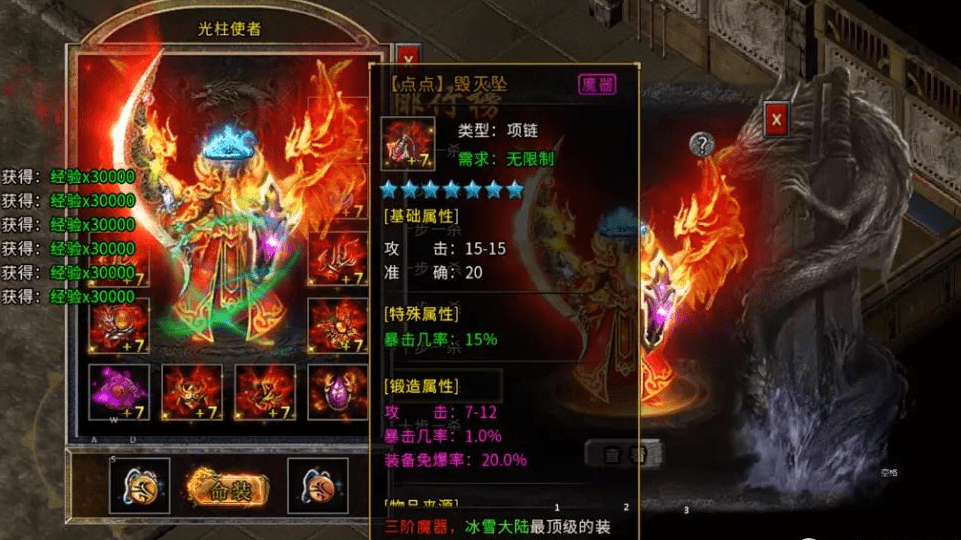This screenshot has height=540, width=961.
Task: Close the 光柱使者 equipment window
Action: [407, 58]
